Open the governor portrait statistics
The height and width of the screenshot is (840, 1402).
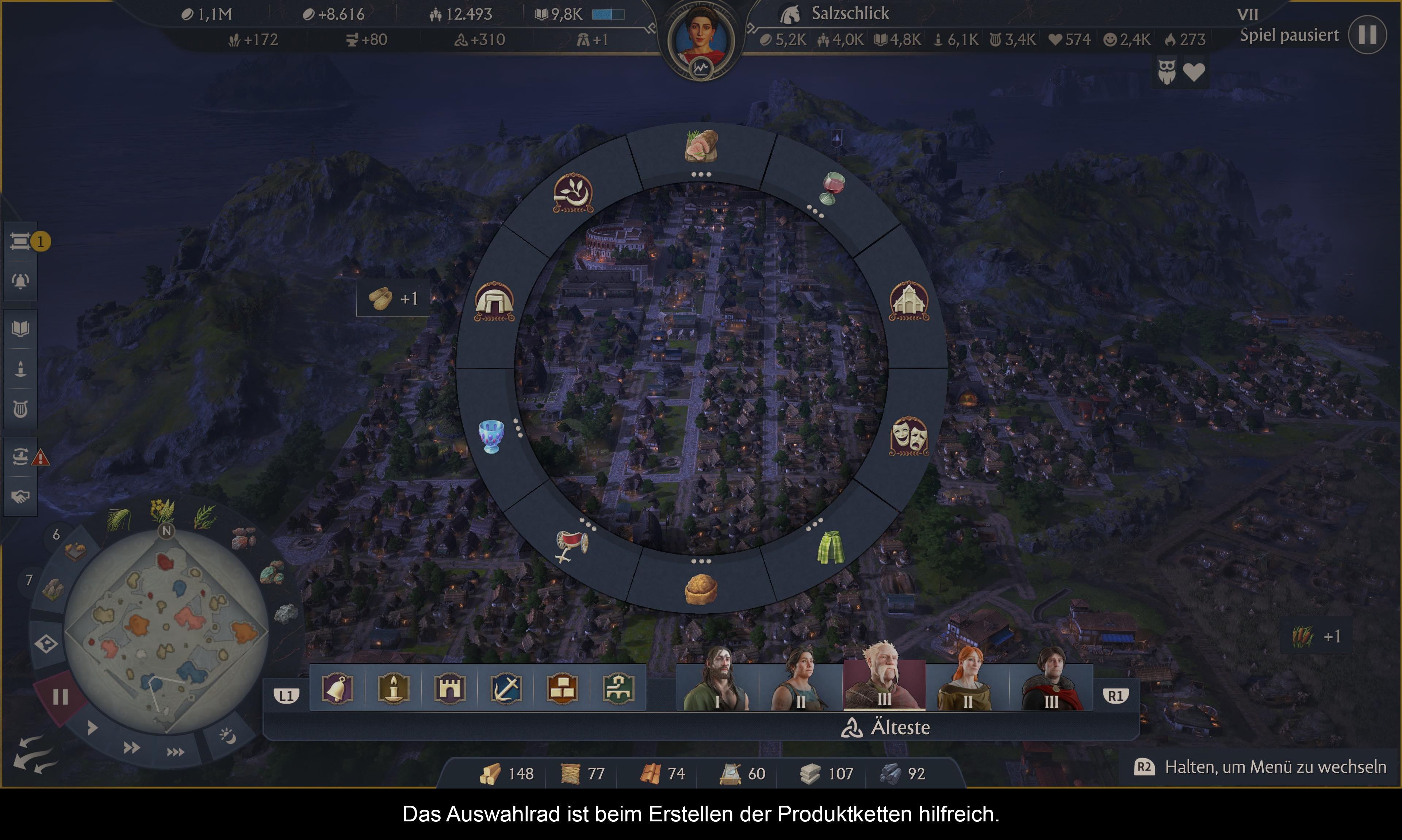click(x=701, y=41)
